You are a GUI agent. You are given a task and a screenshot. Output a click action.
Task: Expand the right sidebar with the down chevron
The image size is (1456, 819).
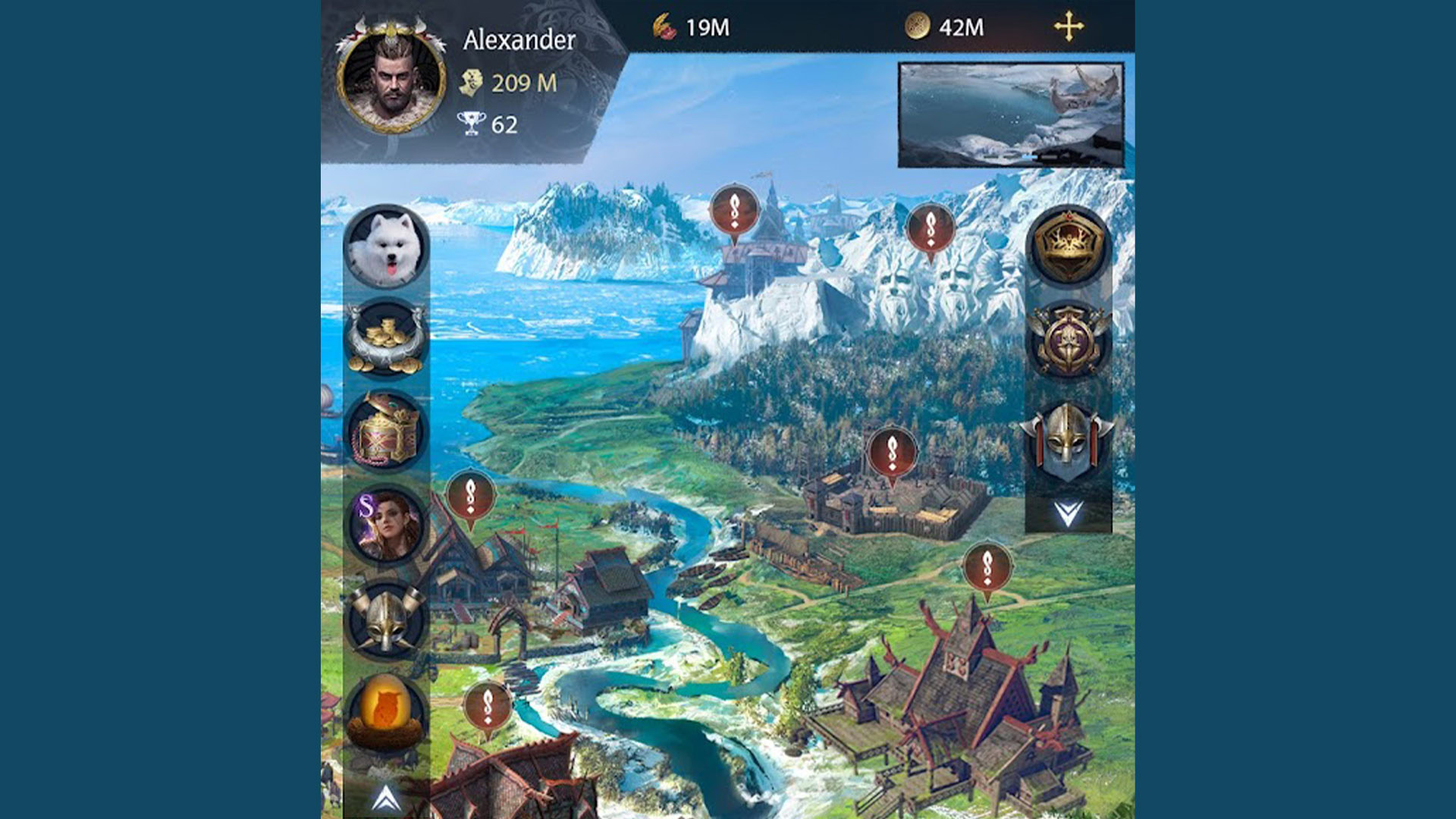click(x=1068, y=513)
